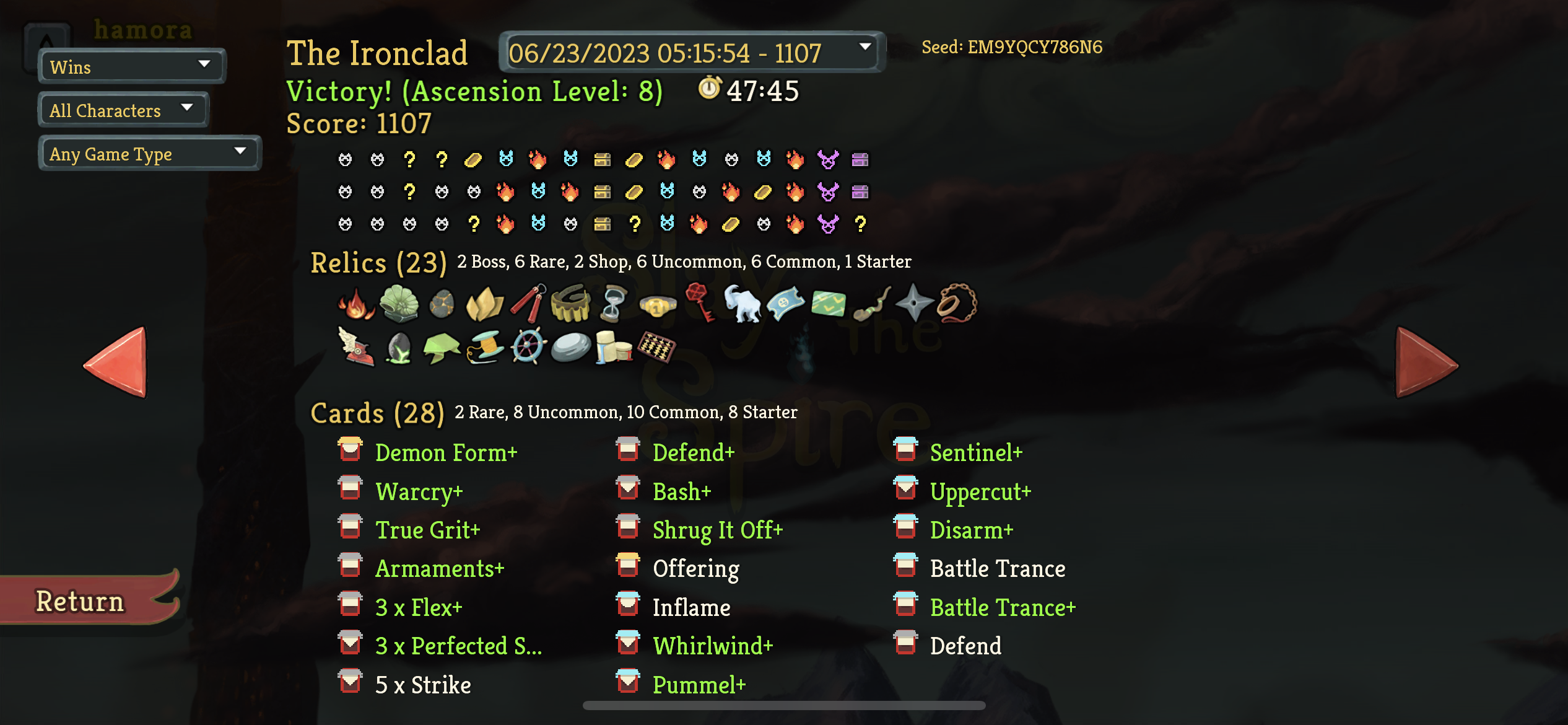Expand the All Characters dropdown
Viewport: 1568px width, 725px height.
[122, 110]
